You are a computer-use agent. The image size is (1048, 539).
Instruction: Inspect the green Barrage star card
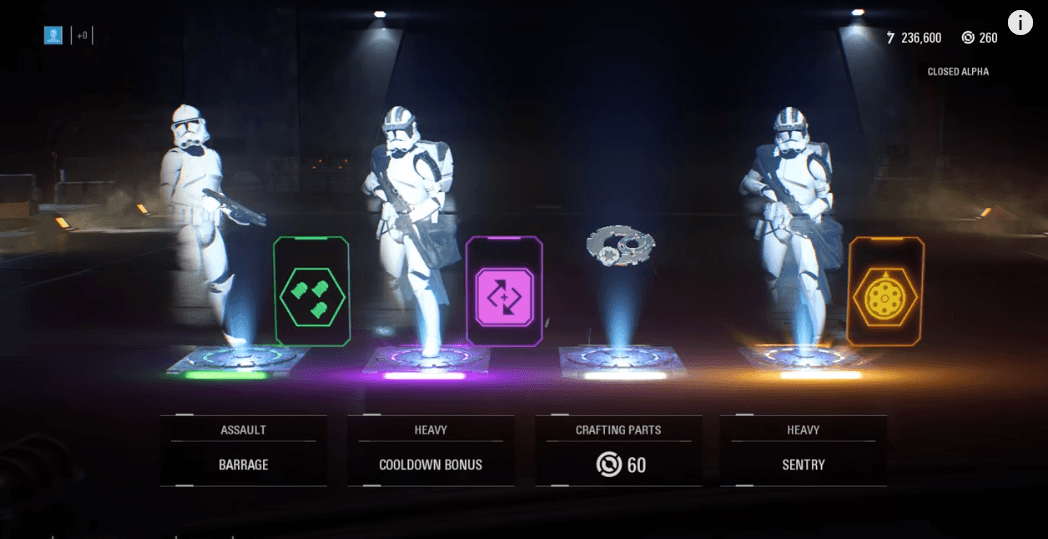311,291
